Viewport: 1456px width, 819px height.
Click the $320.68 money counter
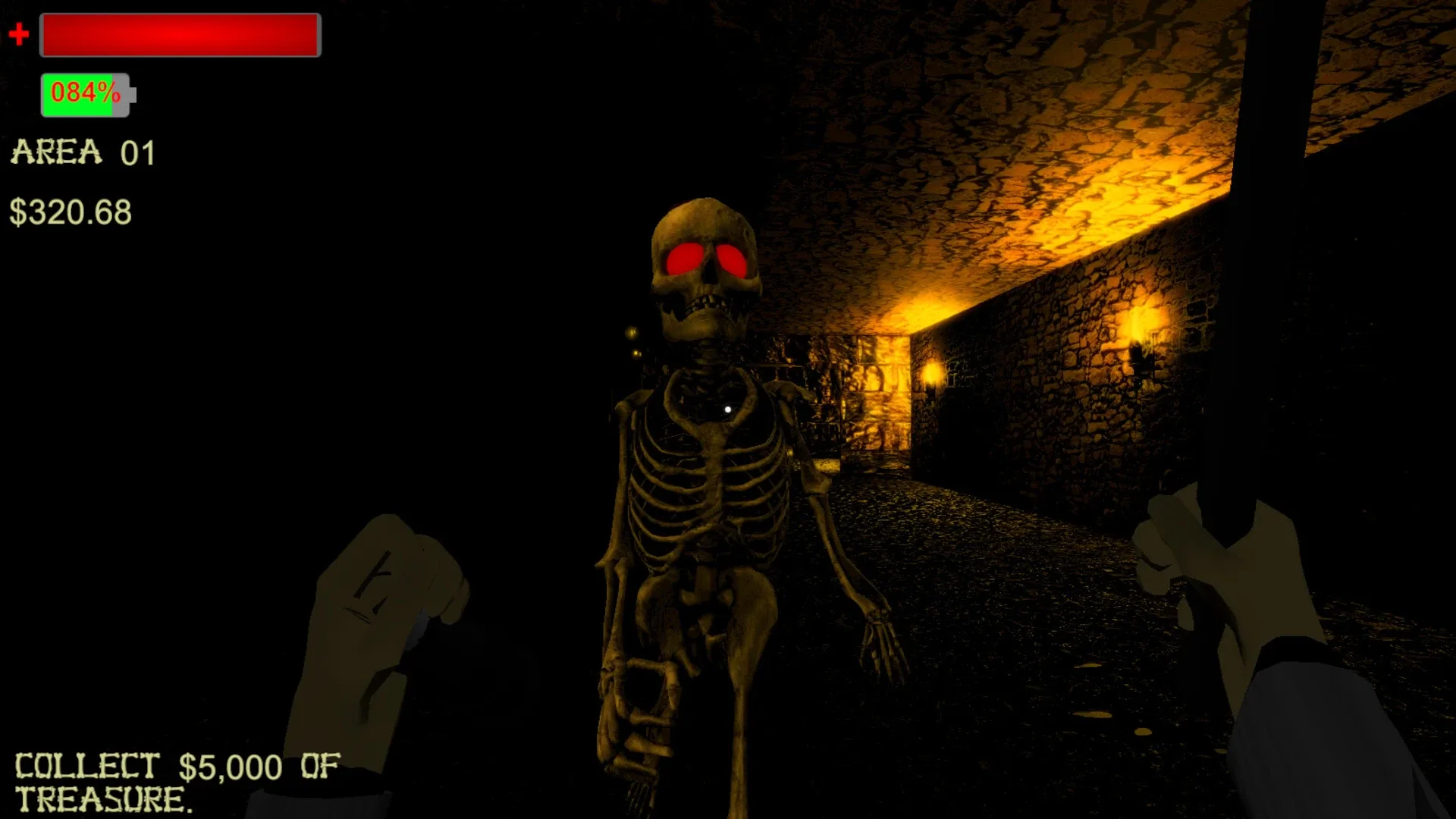click(72, 213)
